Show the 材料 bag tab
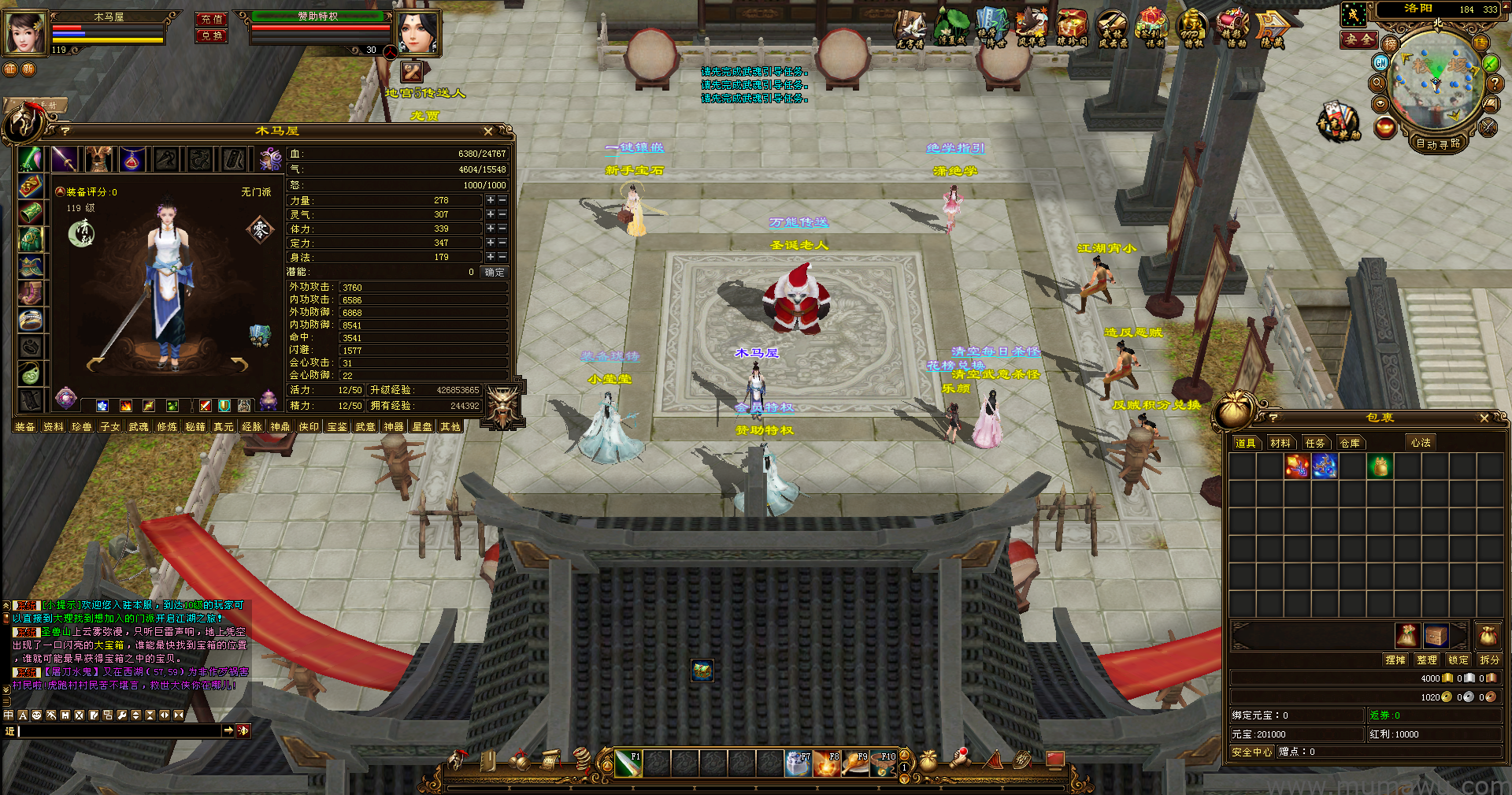The width and height of the screenshot is (1512, 795). coord(1280,444)
